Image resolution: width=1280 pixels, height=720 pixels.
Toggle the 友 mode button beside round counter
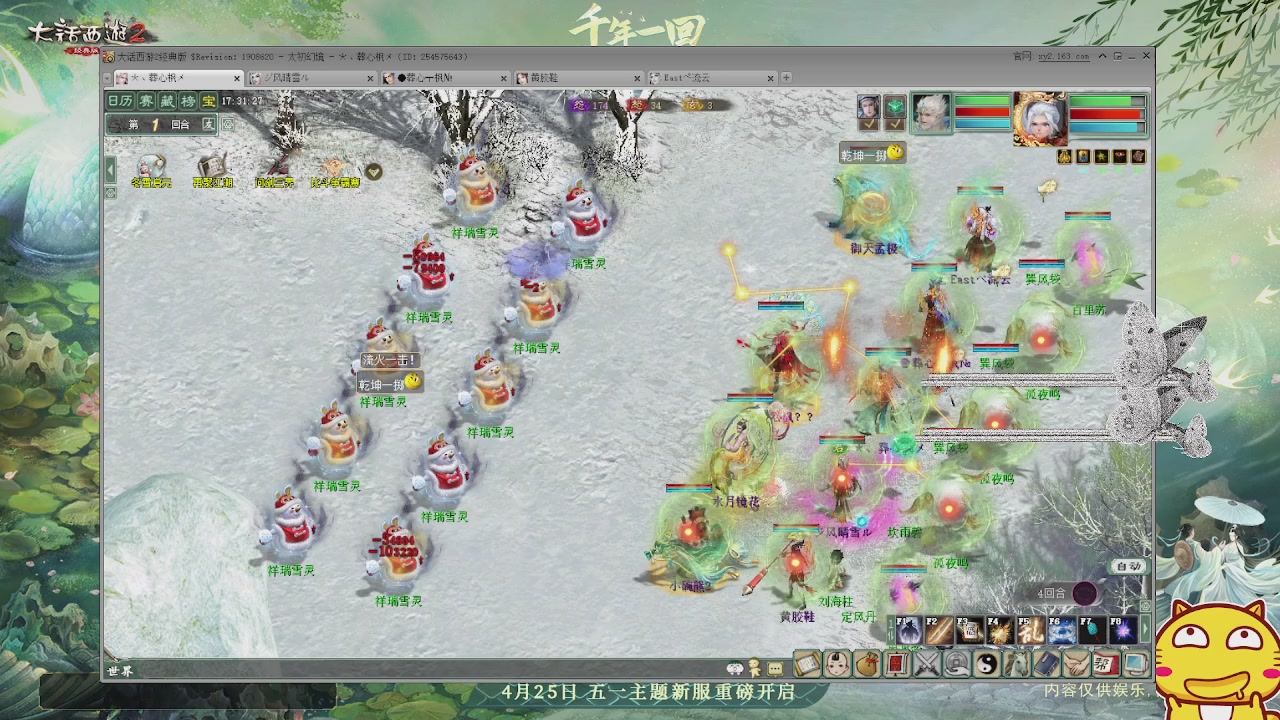coord(209,124)
